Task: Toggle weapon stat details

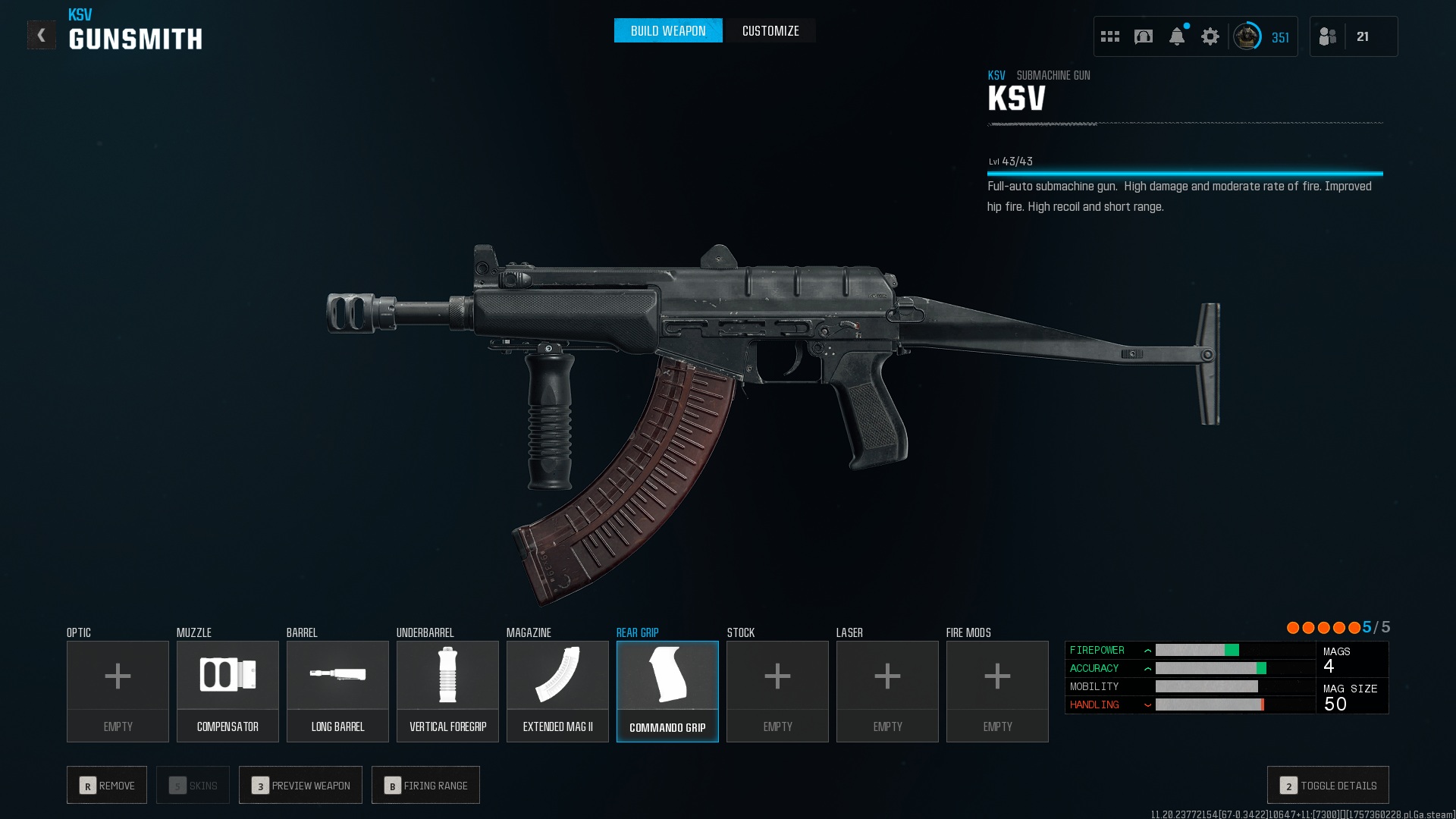Action: coord(1328,785)
